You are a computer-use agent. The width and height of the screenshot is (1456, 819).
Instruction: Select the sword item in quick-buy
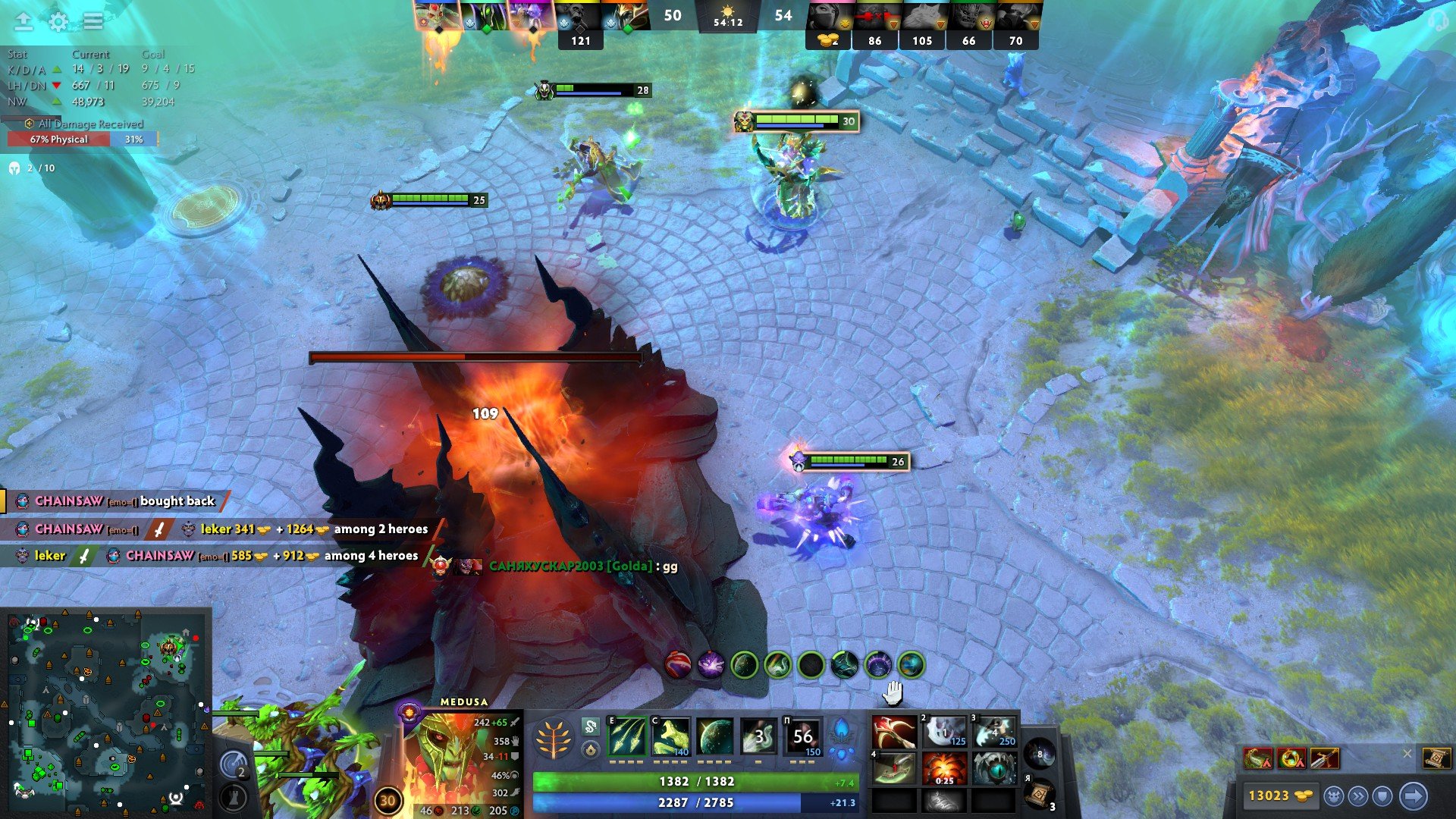(x=1324, y=758)
